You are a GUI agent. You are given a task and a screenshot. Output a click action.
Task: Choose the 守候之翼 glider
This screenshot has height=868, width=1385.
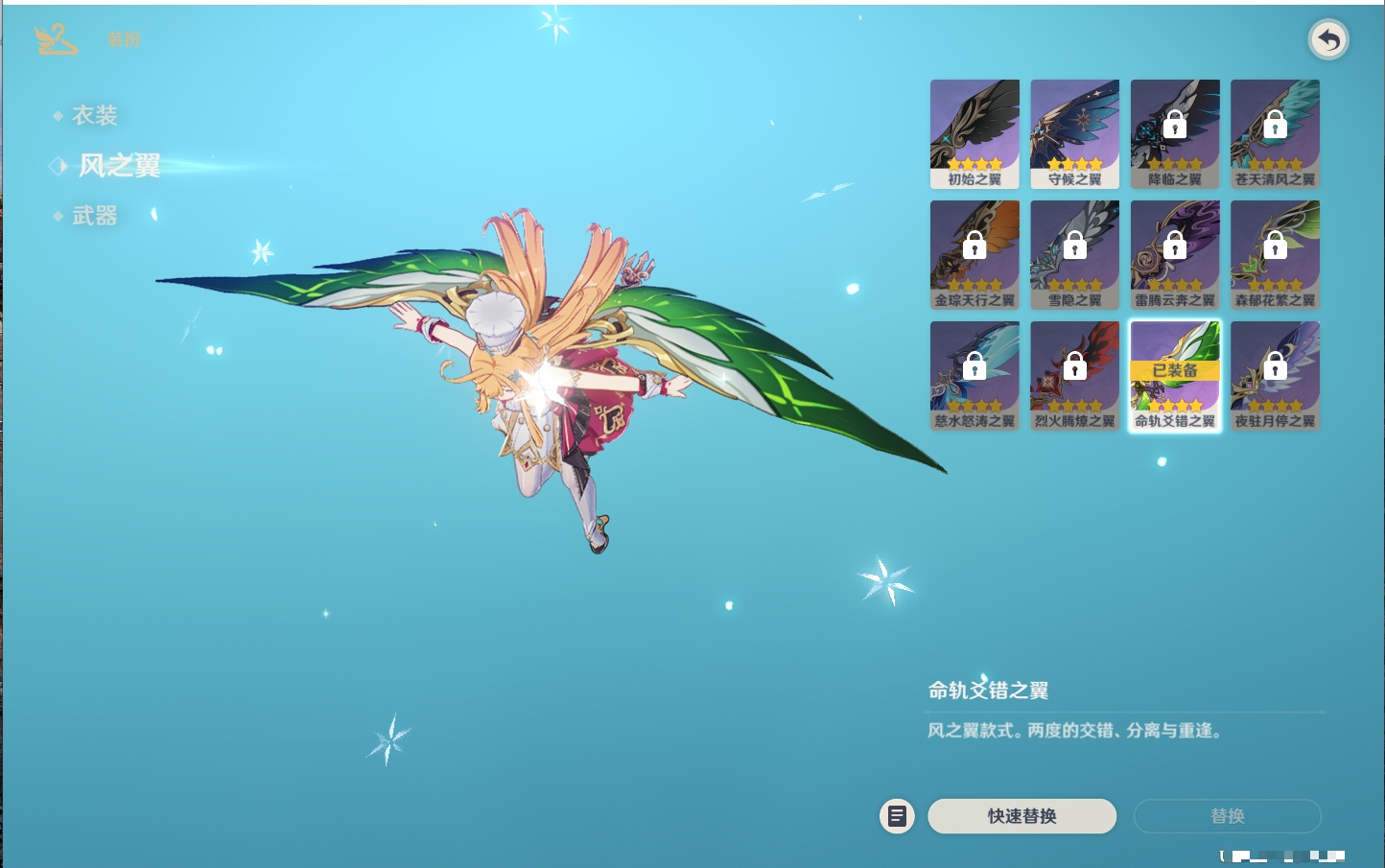pos(1074,133)
